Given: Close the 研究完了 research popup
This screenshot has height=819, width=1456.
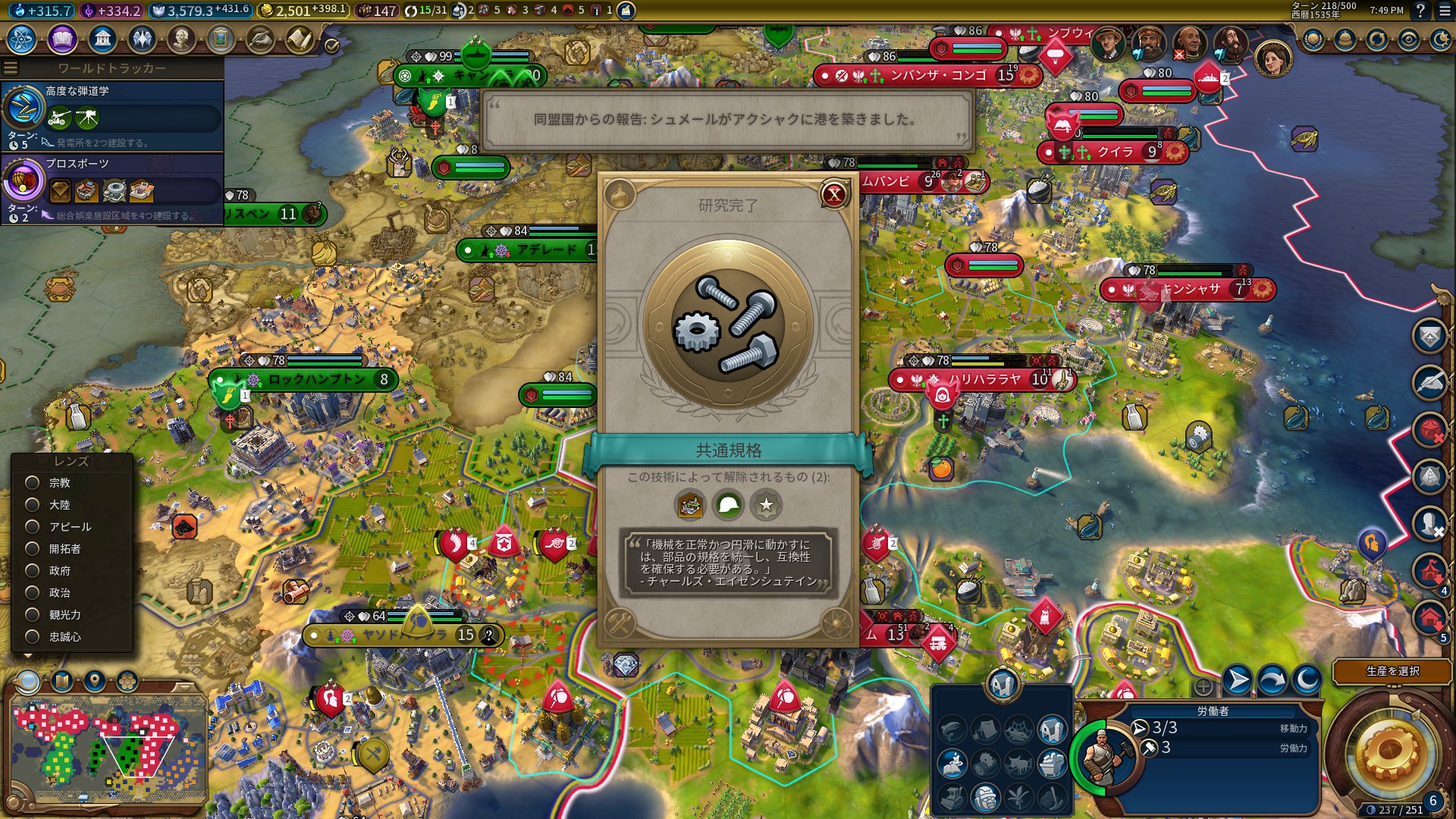Looking at the screenshot, I should 833,195.
